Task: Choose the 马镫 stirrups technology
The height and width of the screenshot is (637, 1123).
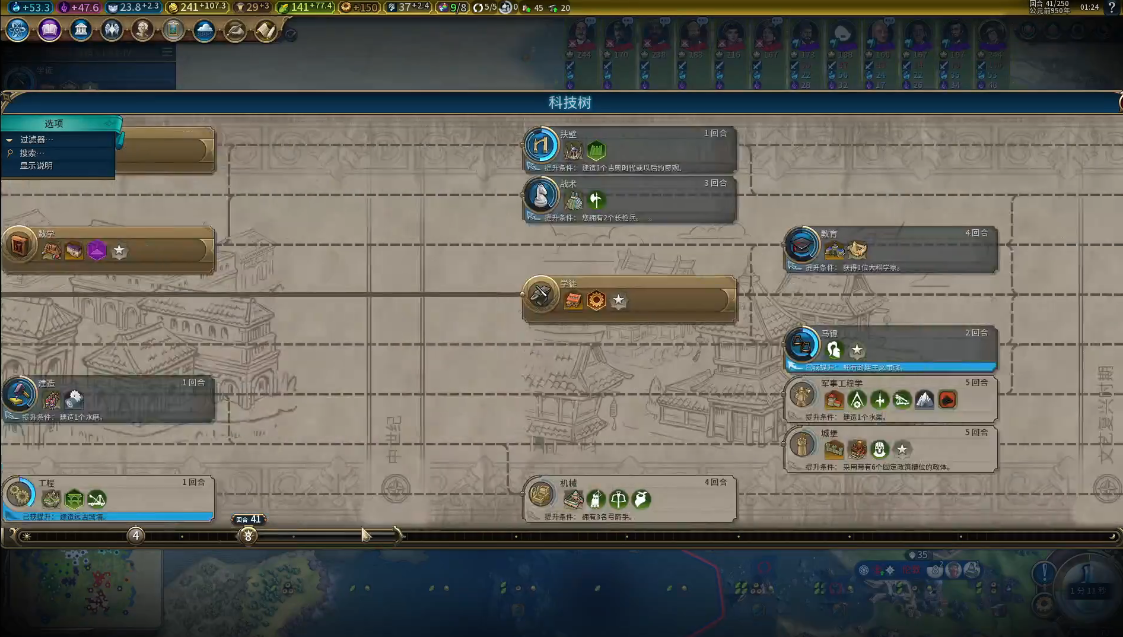Action: coord(892,349)
